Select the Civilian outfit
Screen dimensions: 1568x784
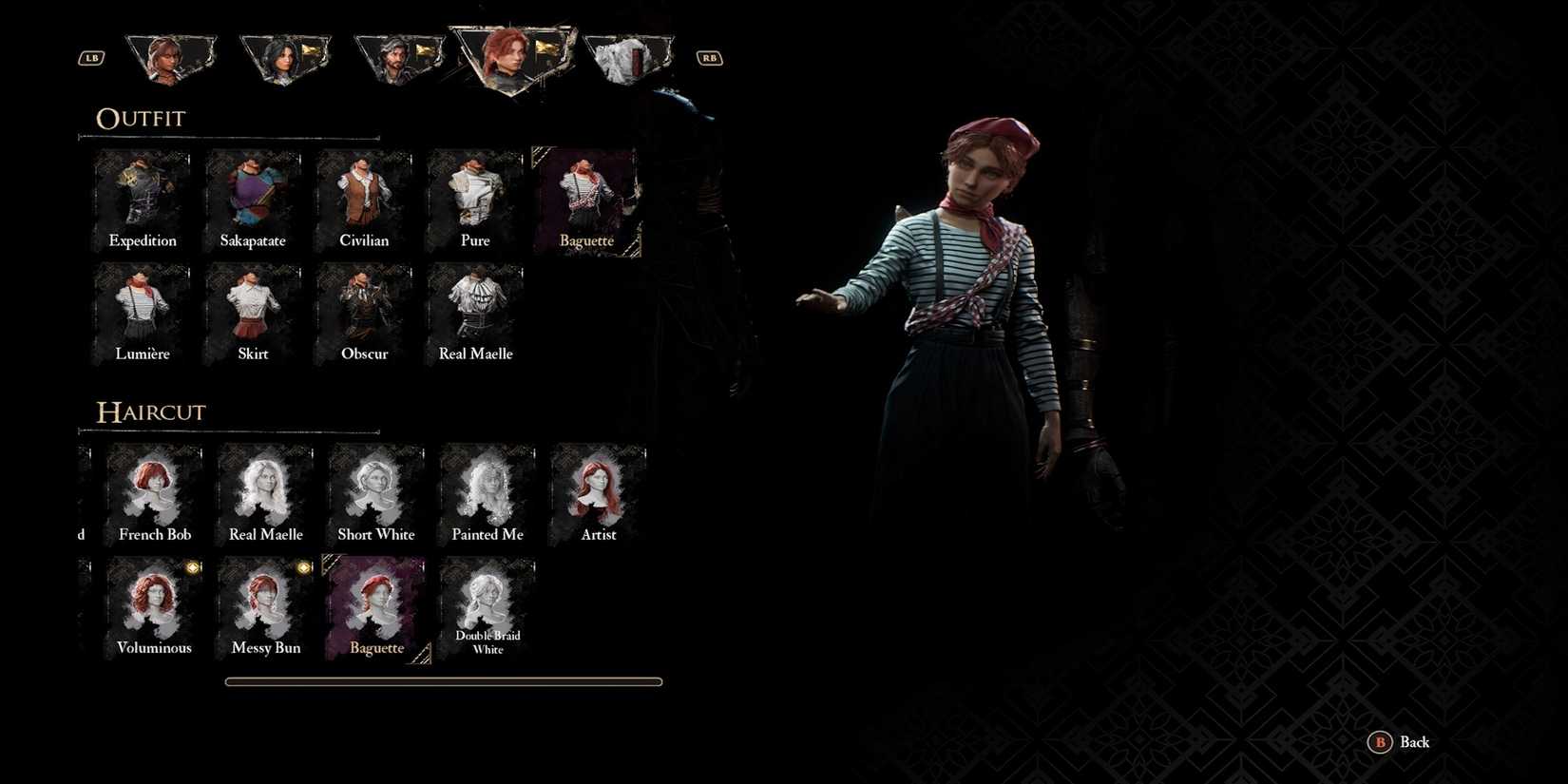[x=364, y=195]
